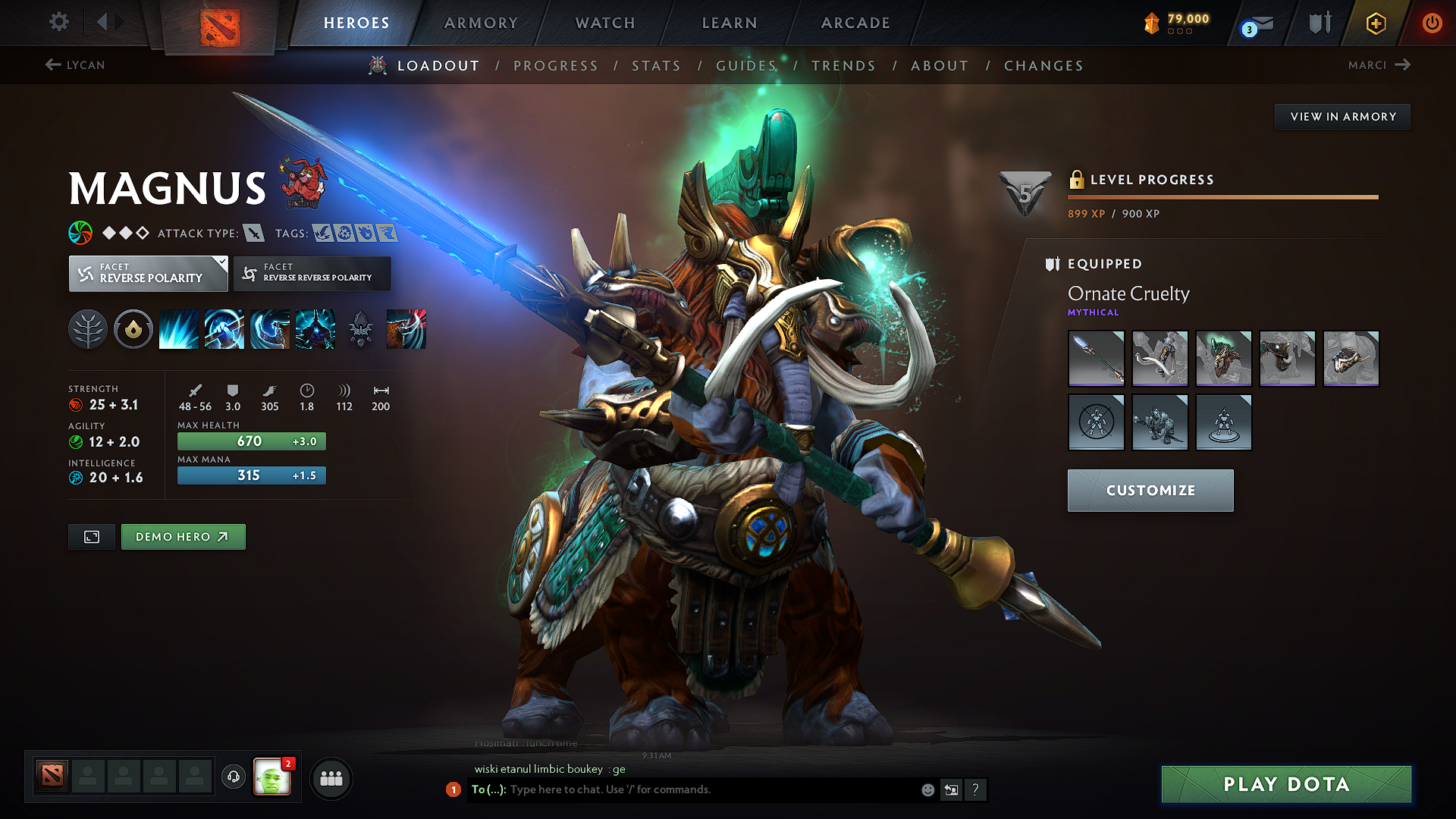
Task: Open the hero talent tree icon
Action: click(x=87, y=328)
